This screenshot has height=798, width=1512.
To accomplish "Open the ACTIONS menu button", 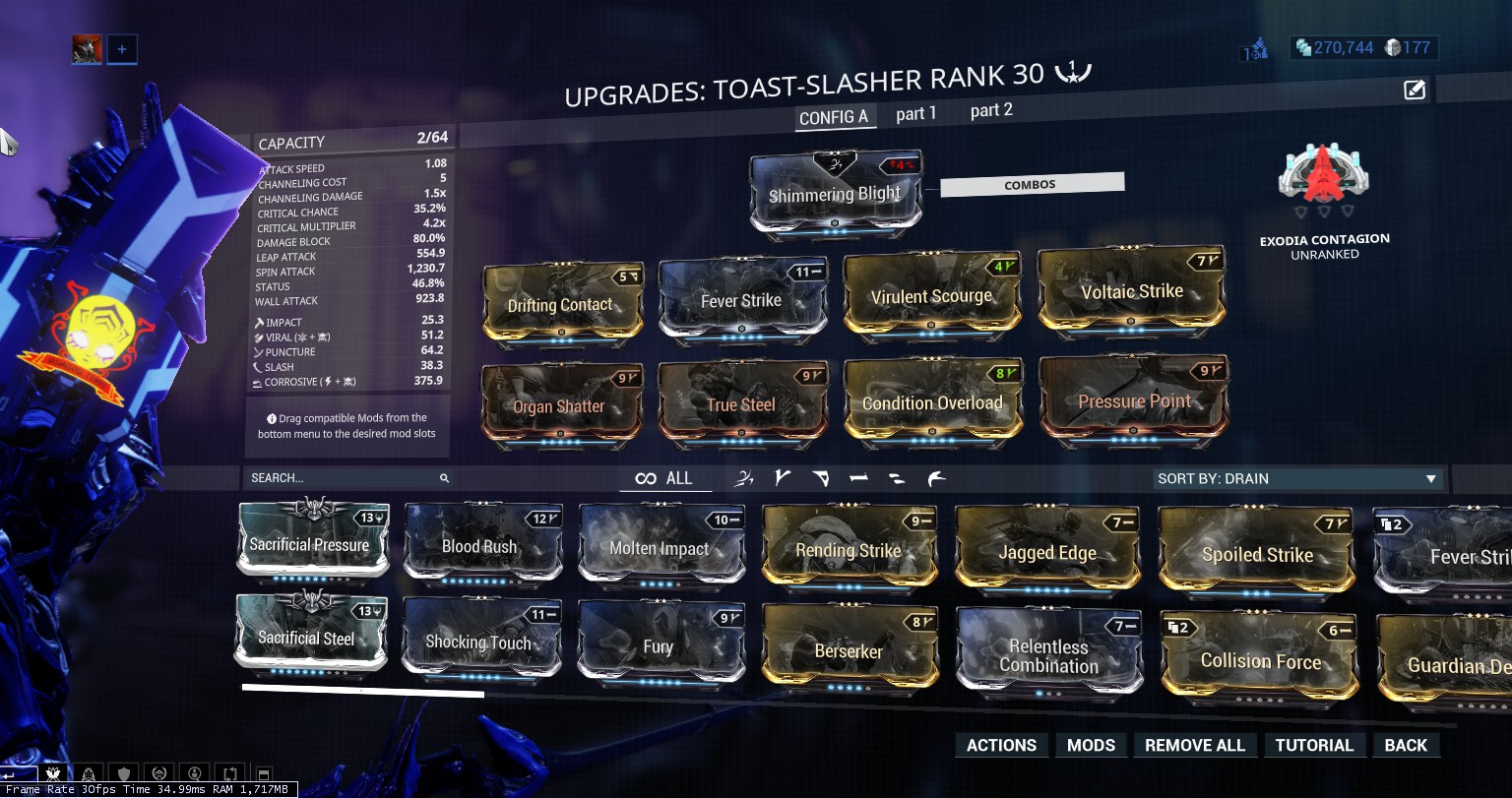I will click(x=1001, y=745).
